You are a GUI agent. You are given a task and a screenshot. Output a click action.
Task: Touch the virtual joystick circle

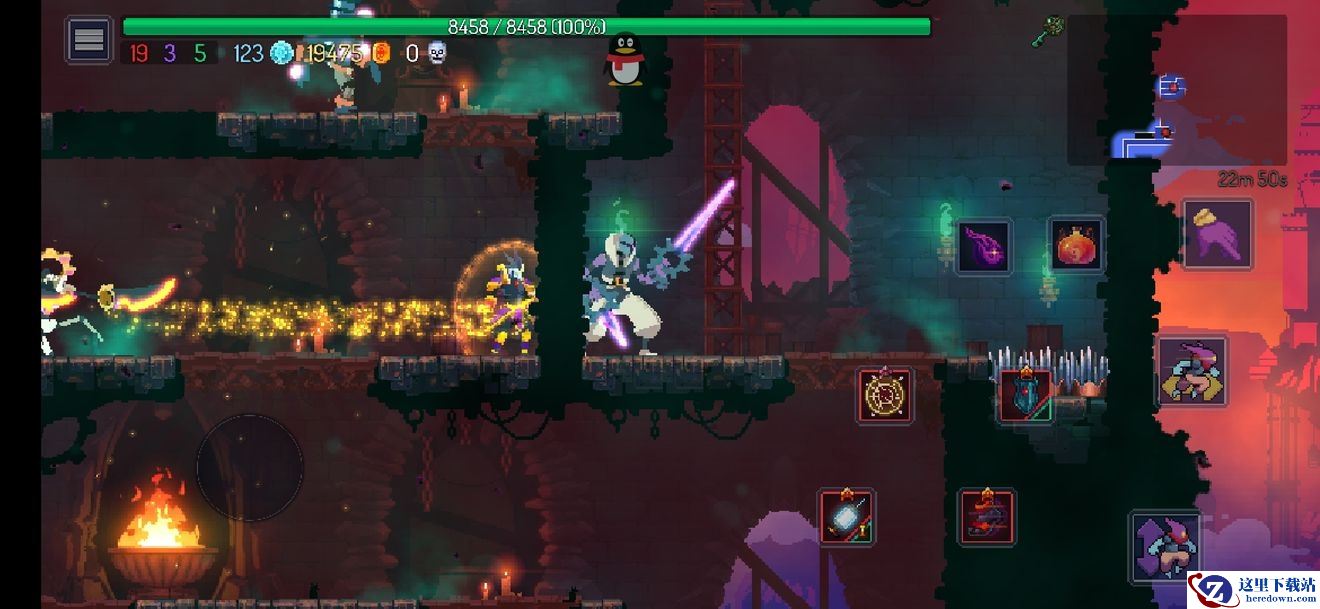249,467
